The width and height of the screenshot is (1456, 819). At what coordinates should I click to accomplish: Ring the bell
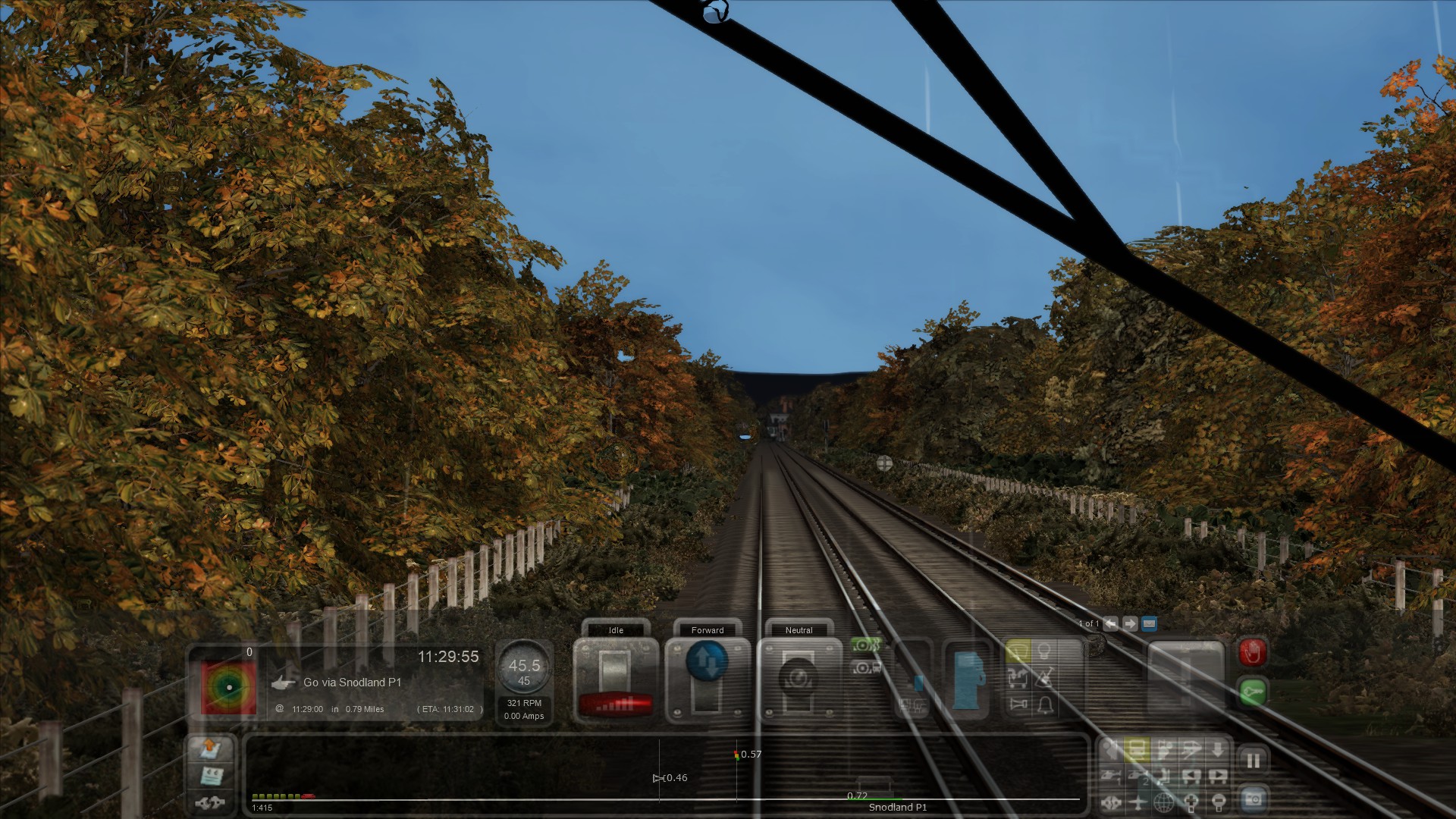click(1044, 704)
